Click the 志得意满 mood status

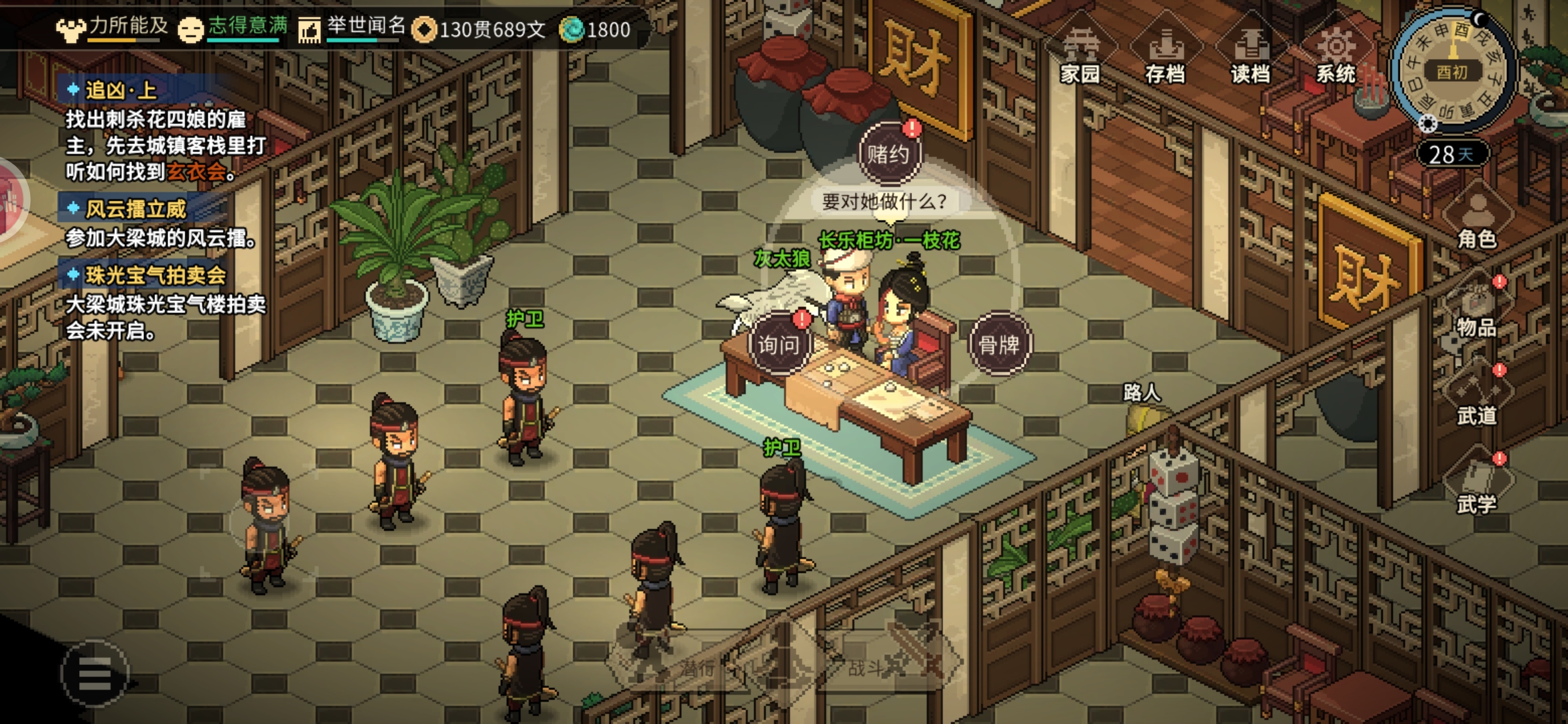[x=233, y=27]
